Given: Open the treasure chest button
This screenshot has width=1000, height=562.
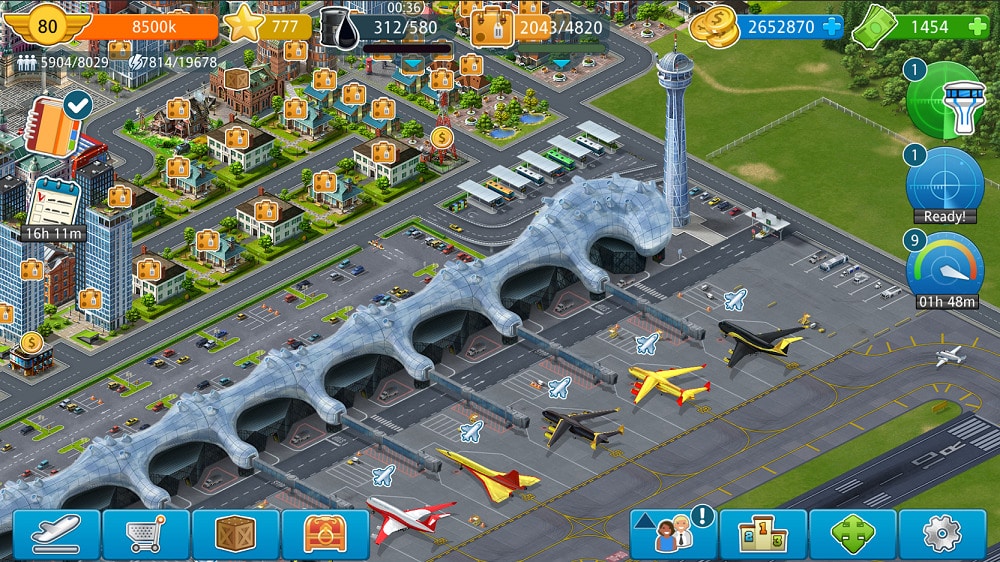Looking at the screenshot, I should pyautogui.click(x=326, y=535).
